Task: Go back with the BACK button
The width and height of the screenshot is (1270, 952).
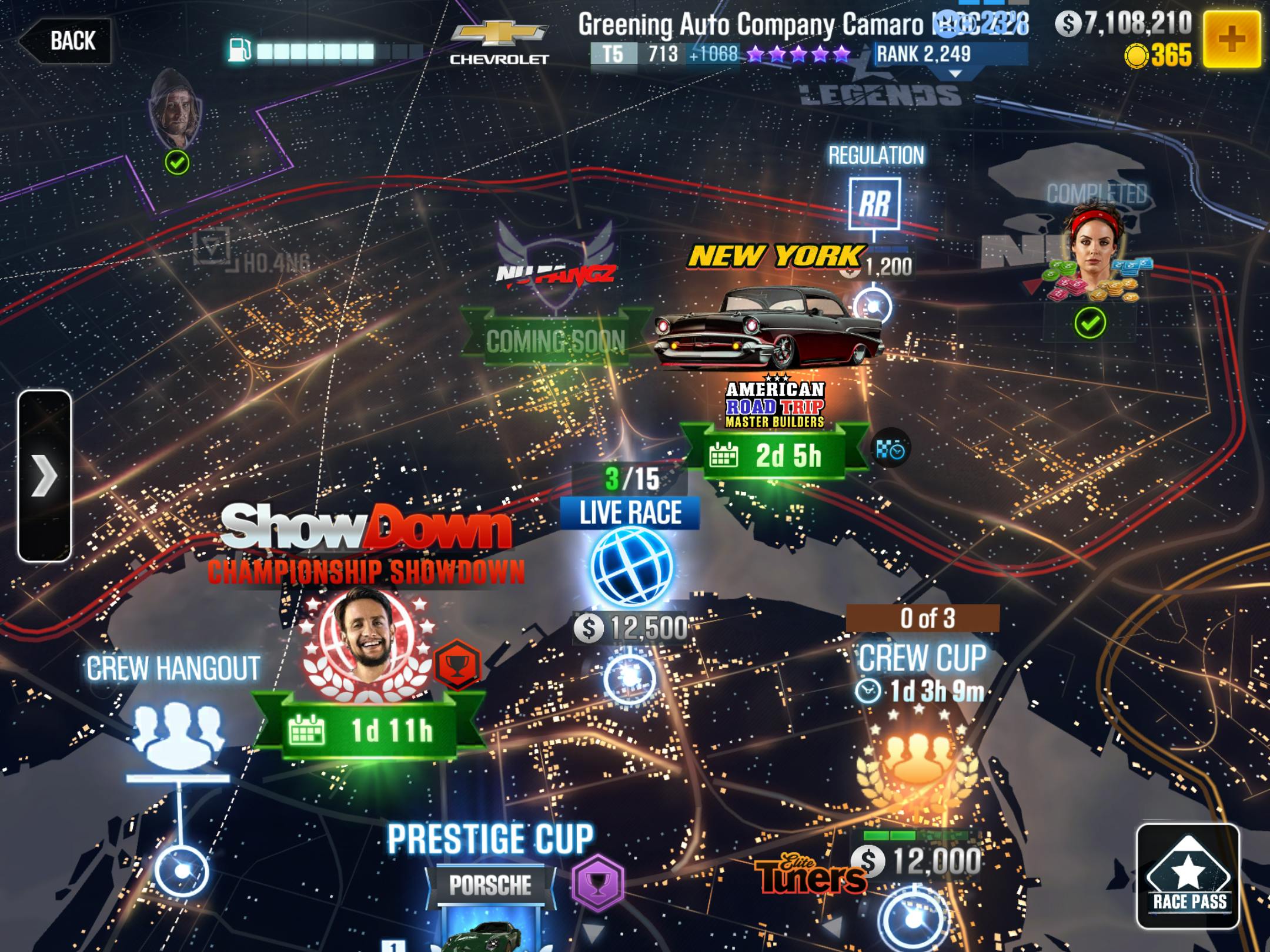Action: pyautogui.click(x=66, y=41)
